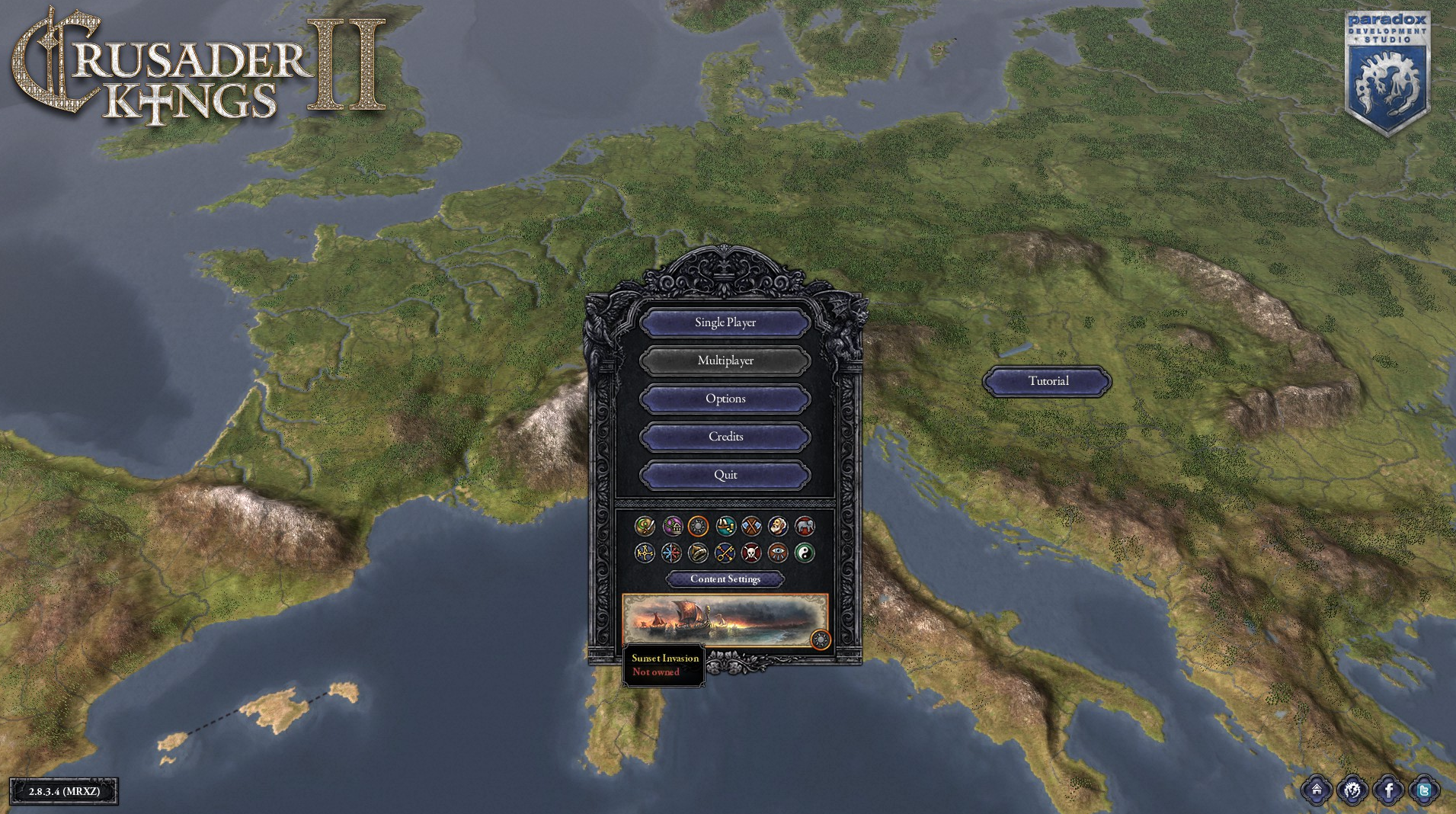Start a Single Player game
The image size is (1456, 814).
(x=725, y=322)
